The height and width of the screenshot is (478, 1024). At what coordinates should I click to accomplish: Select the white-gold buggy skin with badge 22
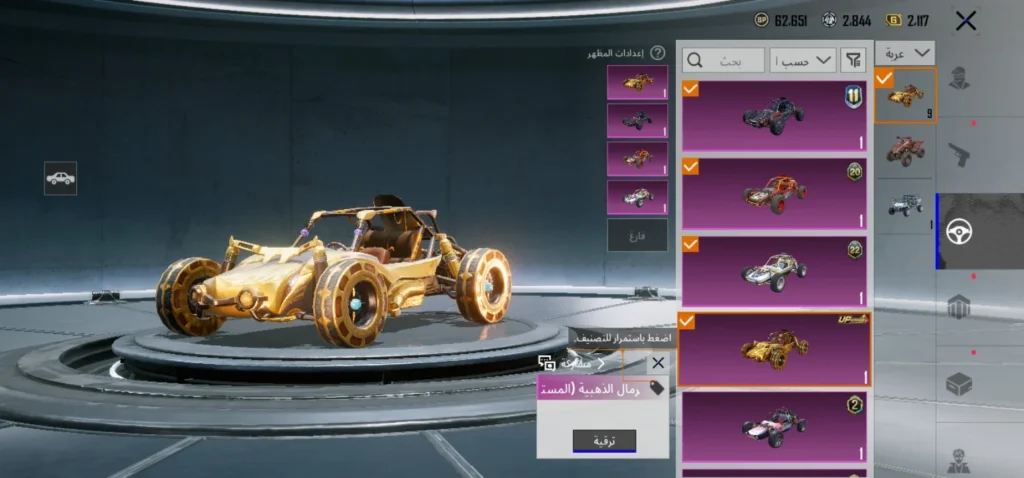point(774,271)
